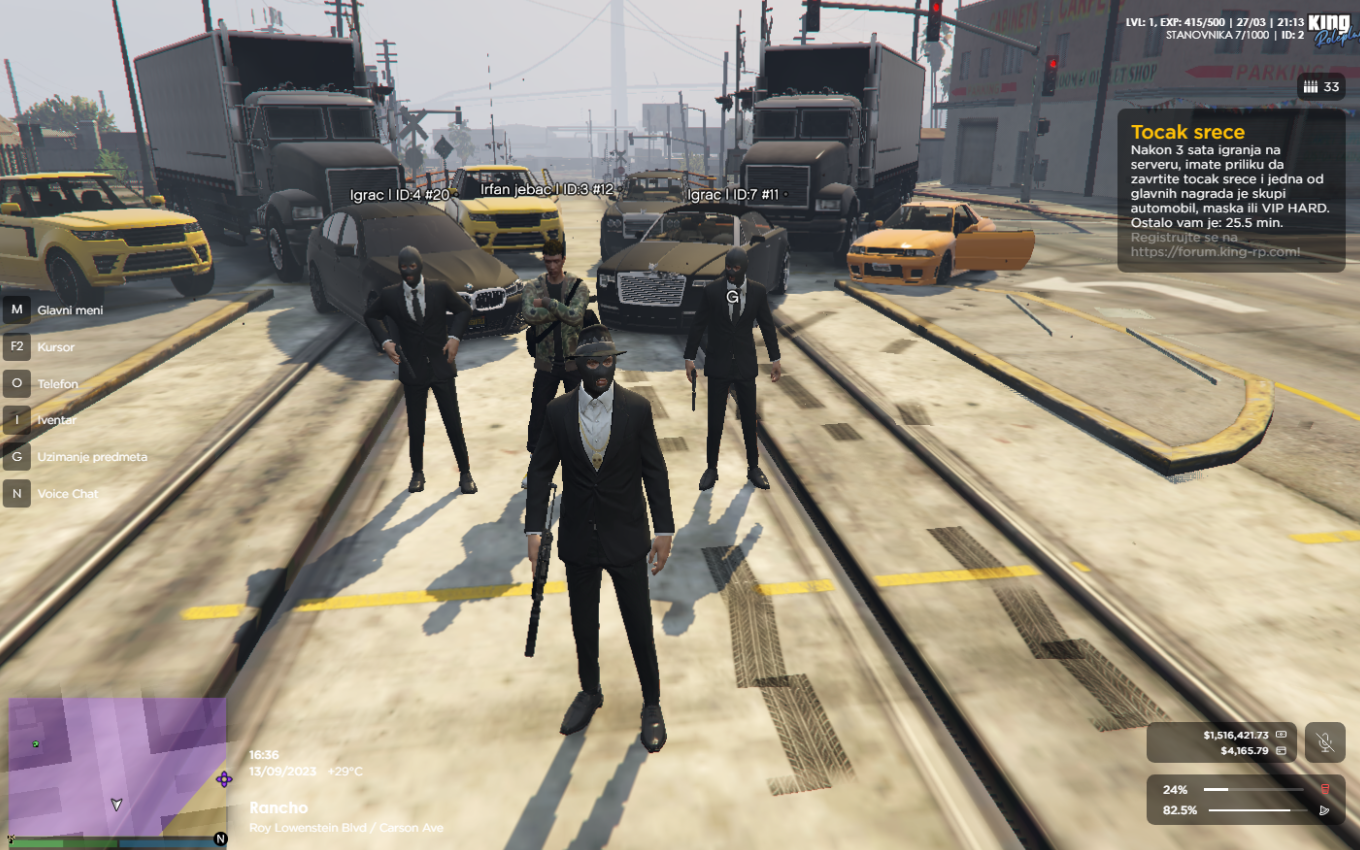Open the Glavni meni entry
This screenshot has width=1360, height=850.
coord(70,310)
